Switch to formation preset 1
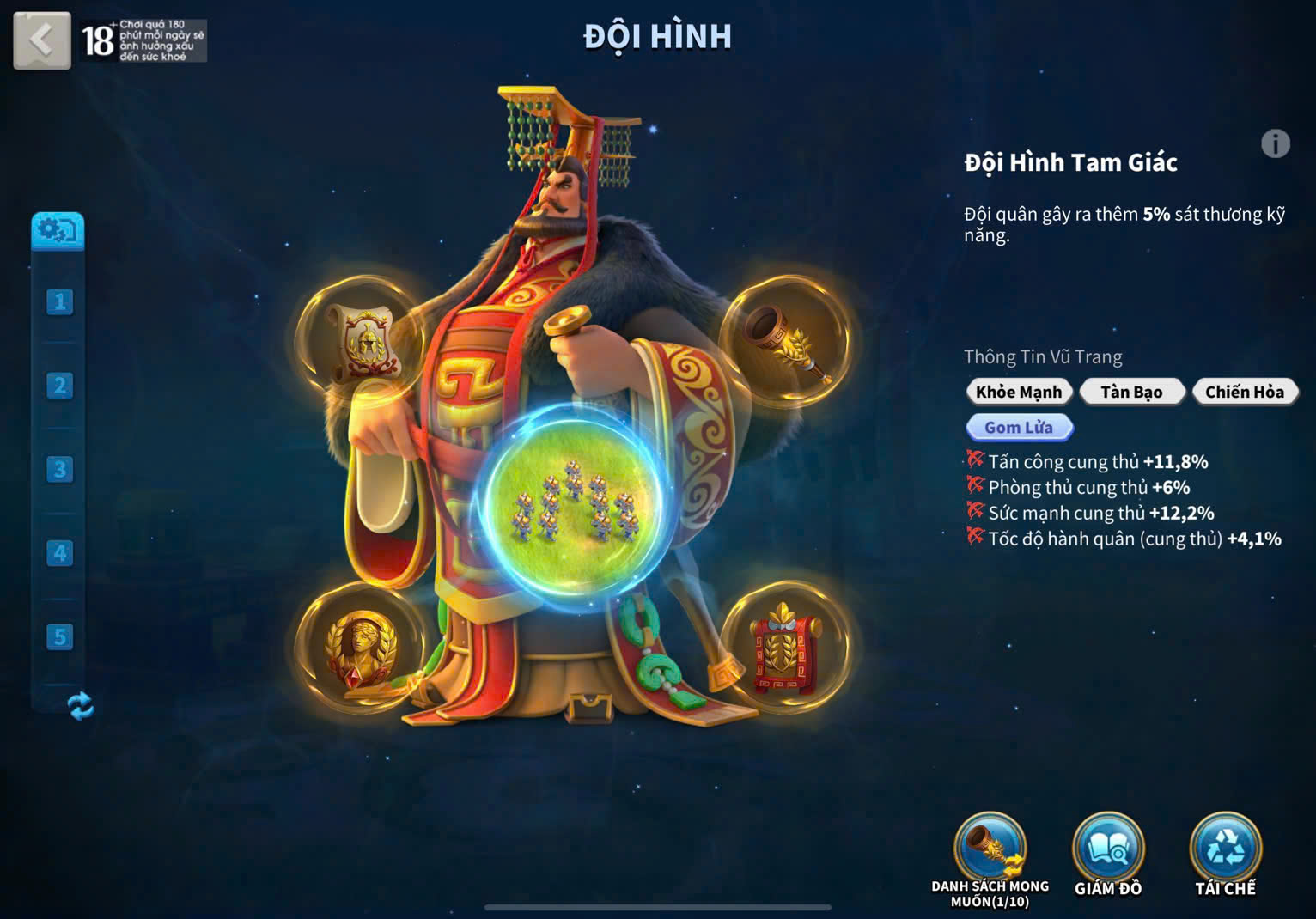1316x919 pixels. click(59, 301)
